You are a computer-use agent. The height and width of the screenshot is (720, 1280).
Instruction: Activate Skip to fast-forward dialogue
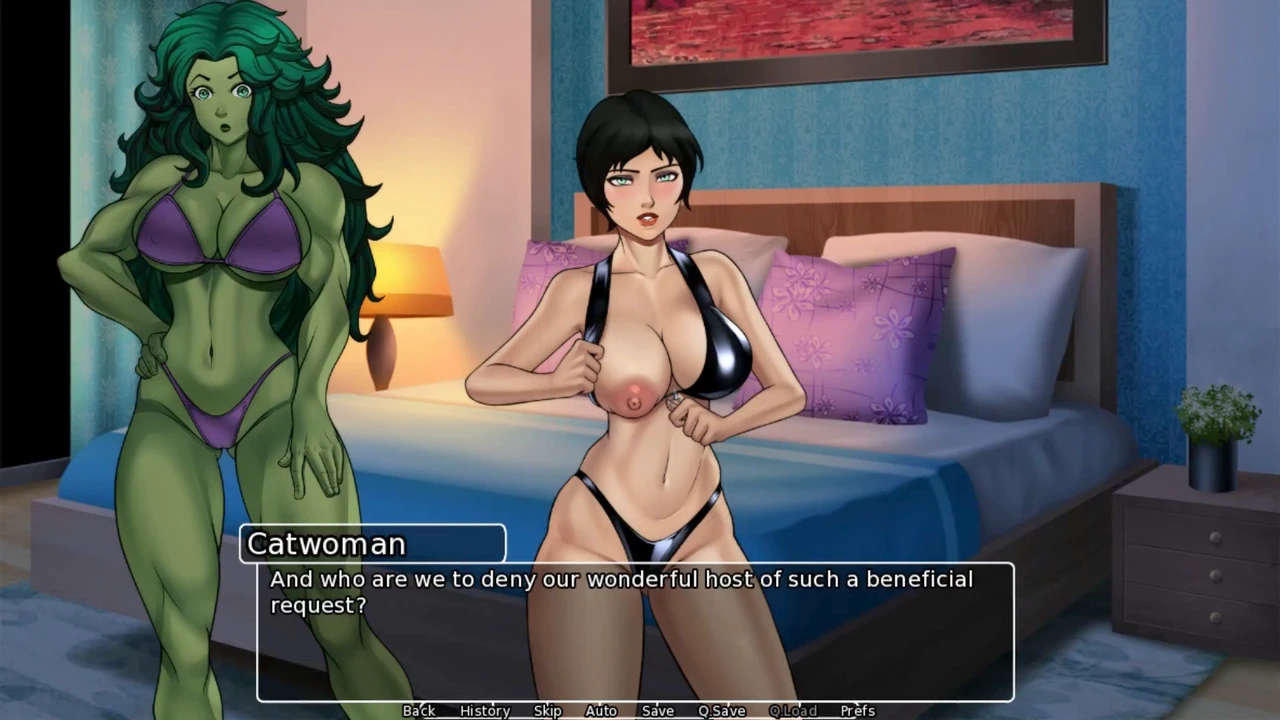(x=548, y=711)
